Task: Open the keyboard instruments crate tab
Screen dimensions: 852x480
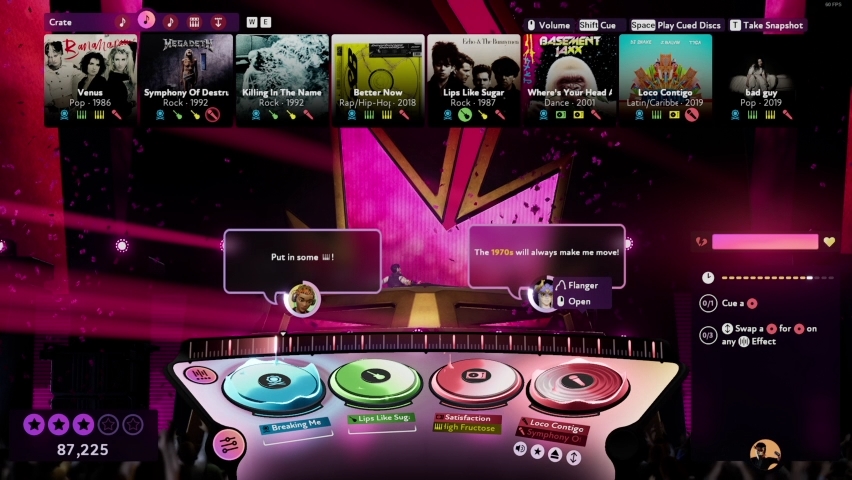Action: pos(194,21)
